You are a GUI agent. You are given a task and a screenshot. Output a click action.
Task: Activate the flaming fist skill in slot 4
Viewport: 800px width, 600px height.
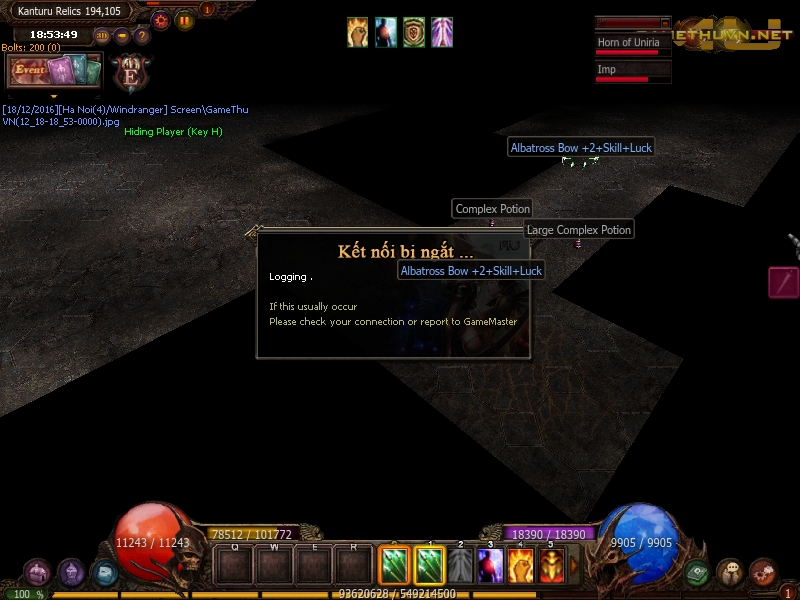[x=521, y=567]
